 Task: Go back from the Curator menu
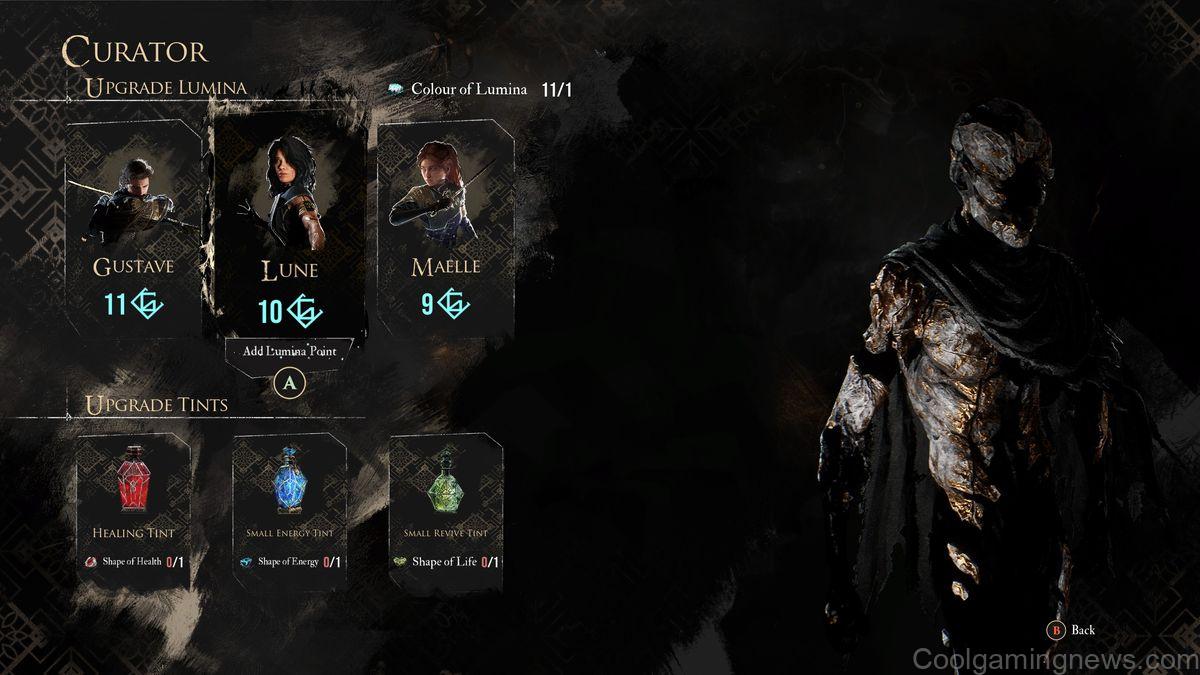click(x=1073, y=630)
